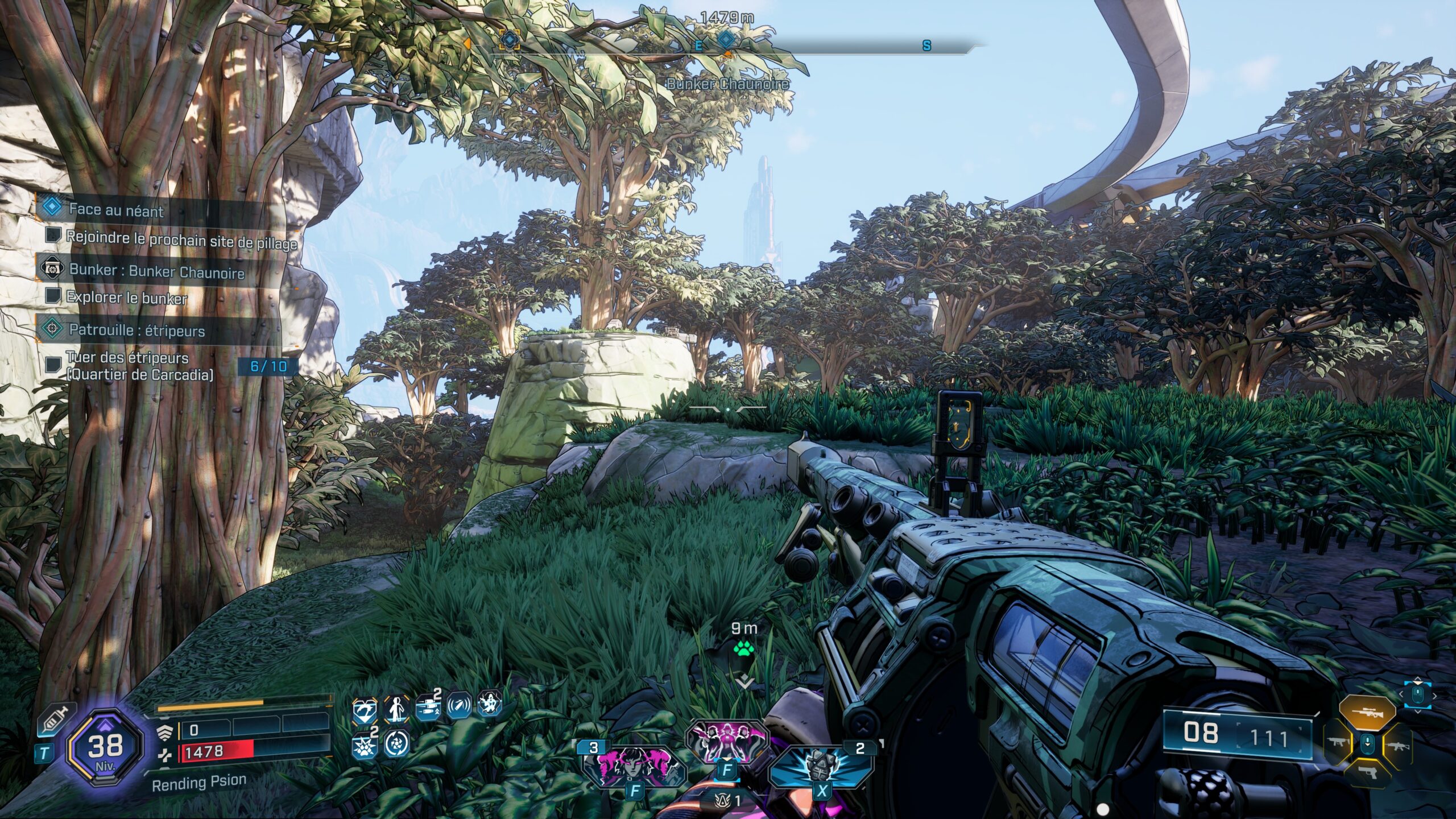Select the sniper rifle weapon slot
This screenshot has height=819, width=1456.
[x=1367, y=712]
